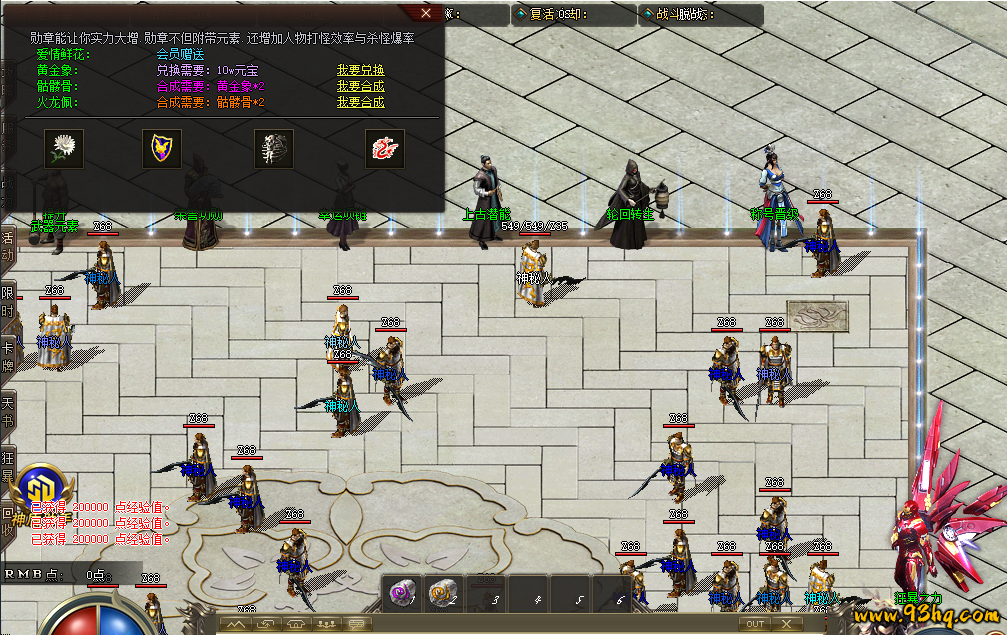The width and height of the screenshot is (1007, 635).
Task: Open the 限时 side tab
Action: [7, 301]
